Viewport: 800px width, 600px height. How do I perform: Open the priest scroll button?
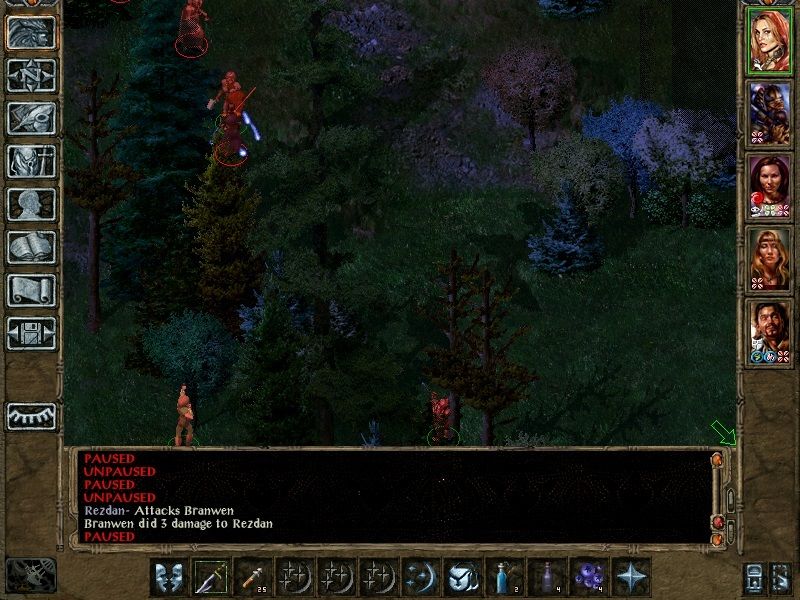pyautogui.click(x=31, y=290)
